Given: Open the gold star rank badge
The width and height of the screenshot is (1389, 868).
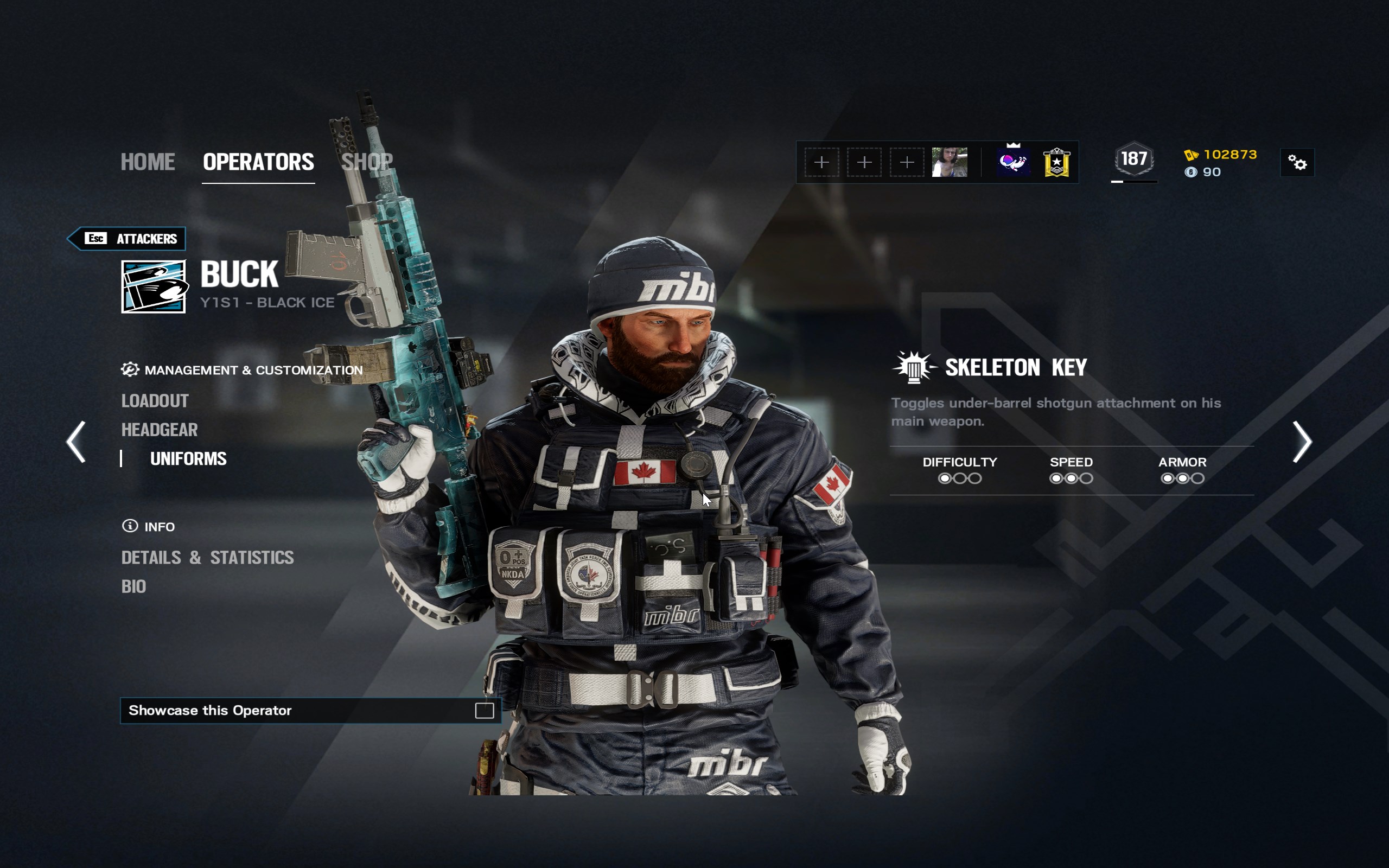Looking at the screenshot, I should coord(1056,163).
